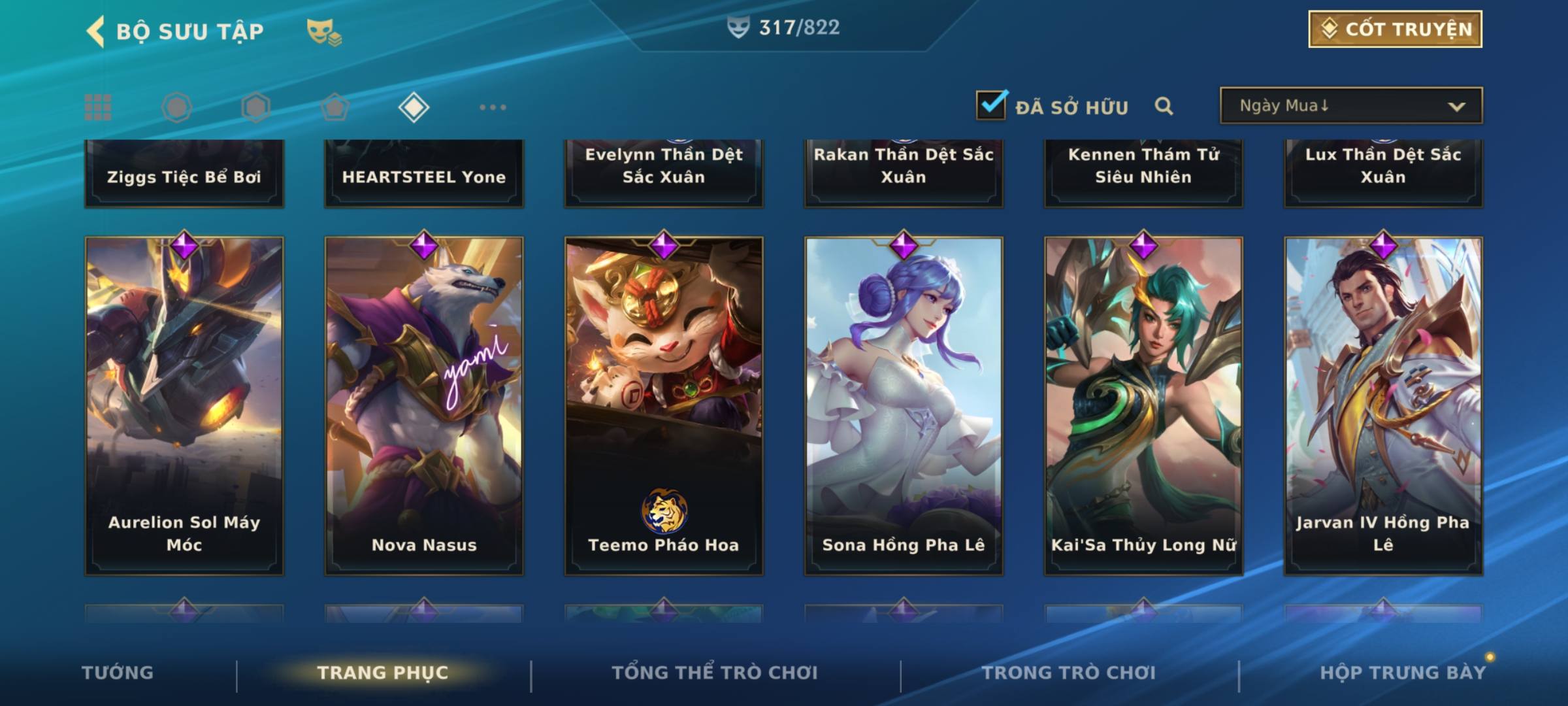Viewport: 1568px width, 706px height.
Task: Open the Cốt Truyện button
Action: 1395,29
